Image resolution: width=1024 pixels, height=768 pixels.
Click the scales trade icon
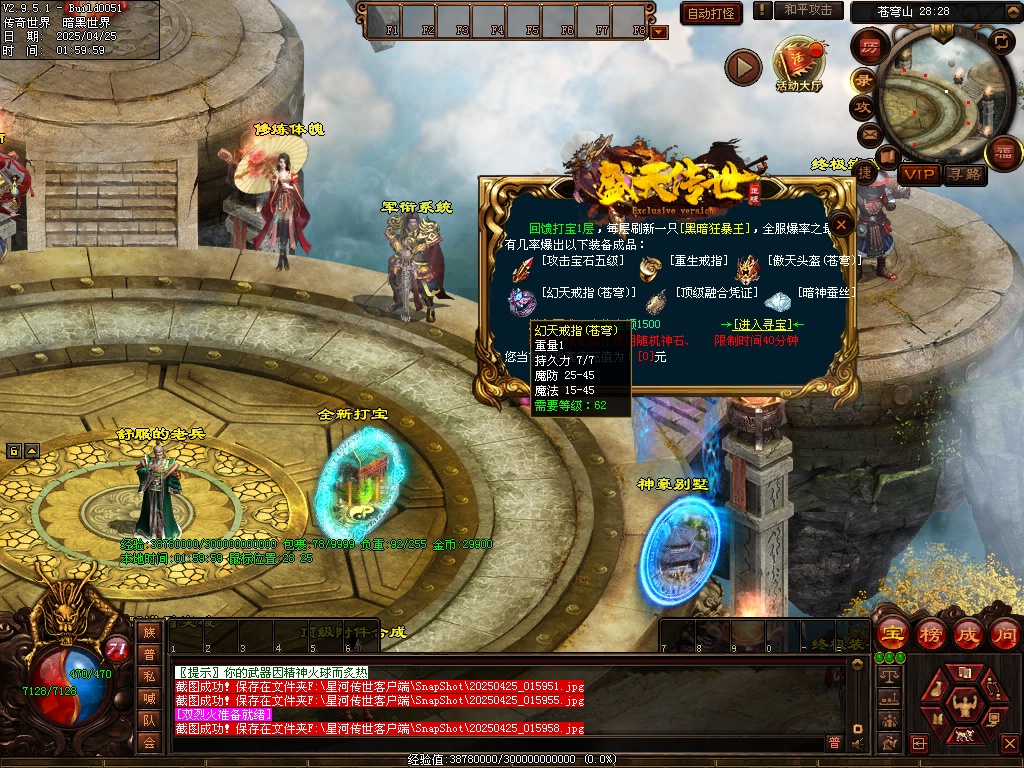click(887, 676)
